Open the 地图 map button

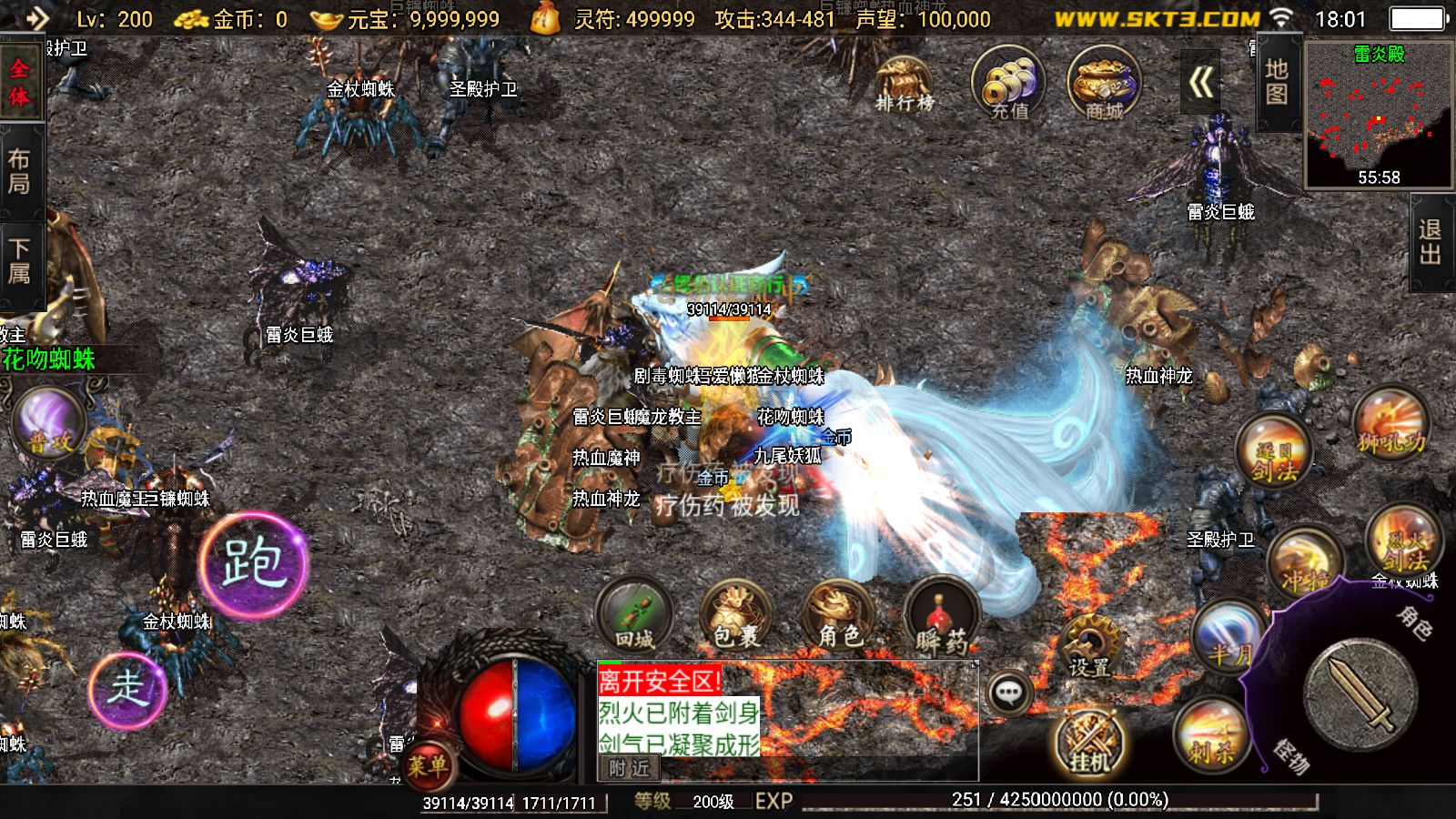(x=1277, y=83)
